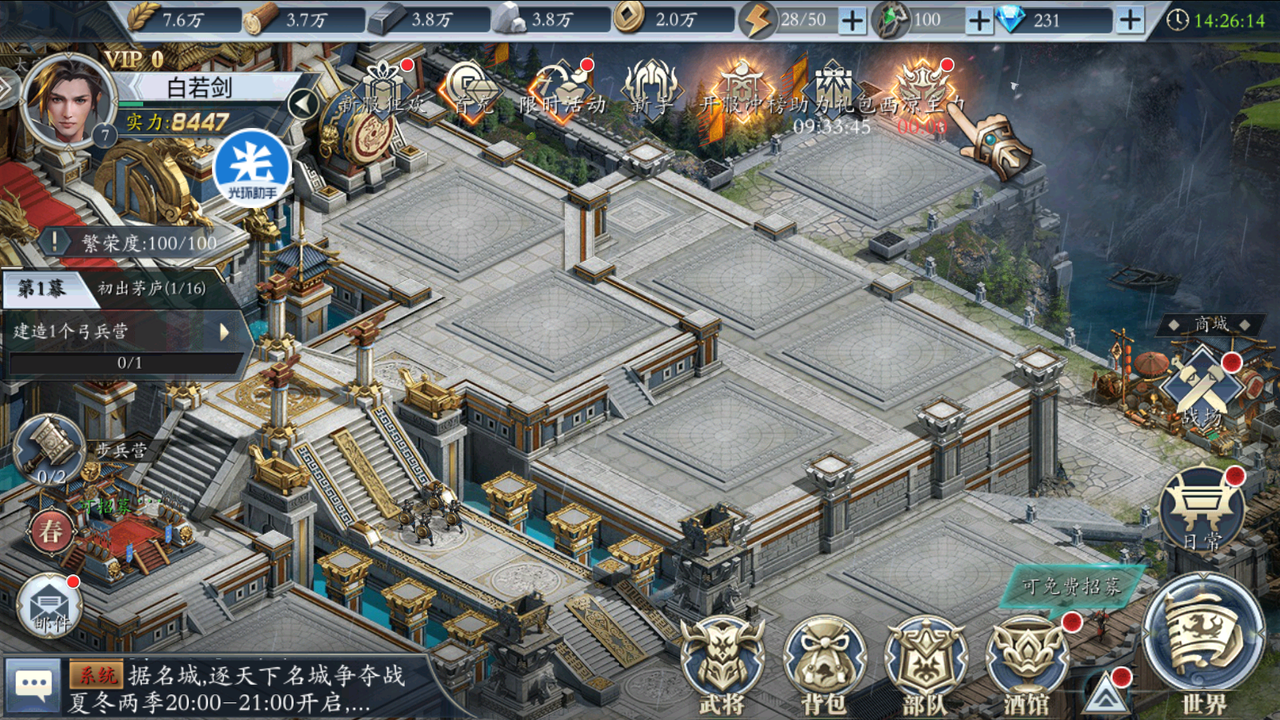Open the chat window via bottom-left speech bubble
Screen dimensions: 1280x720
33,683
